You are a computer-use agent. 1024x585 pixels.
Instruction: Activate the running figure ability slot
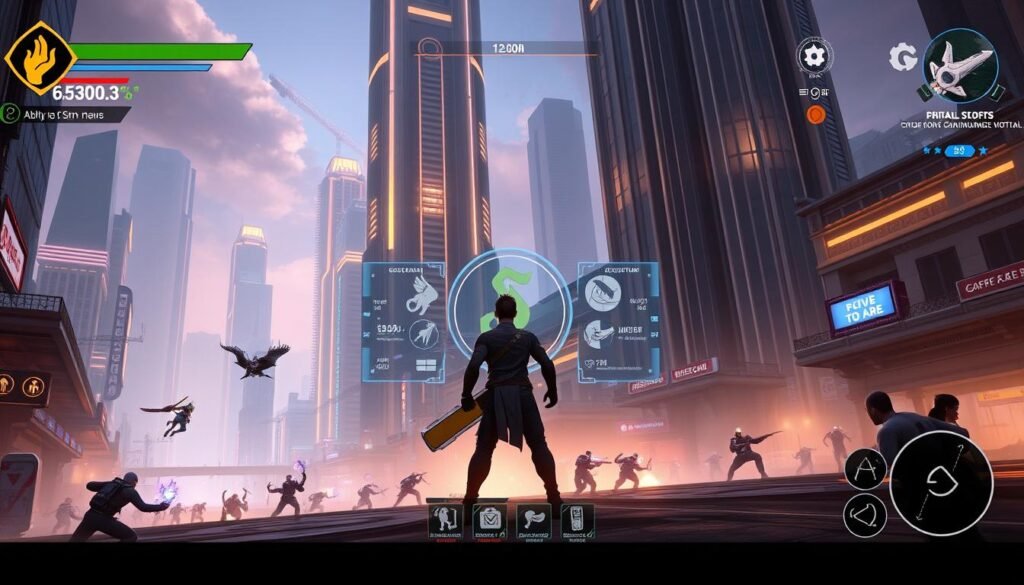445,520
